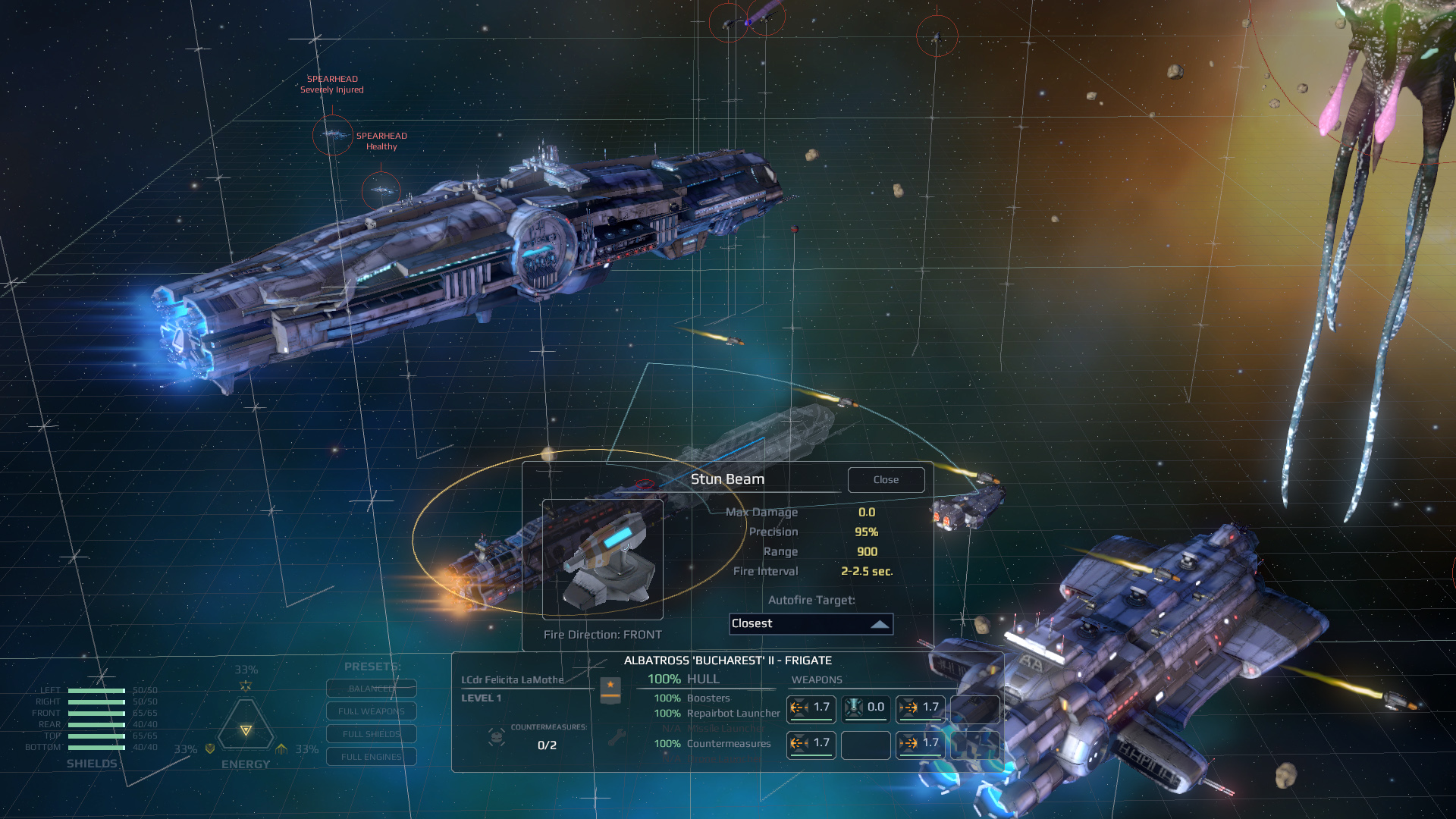Click the engines icon at the energy triangle's right corner
Screen dimensions: 1456x819
click(282, 748)
